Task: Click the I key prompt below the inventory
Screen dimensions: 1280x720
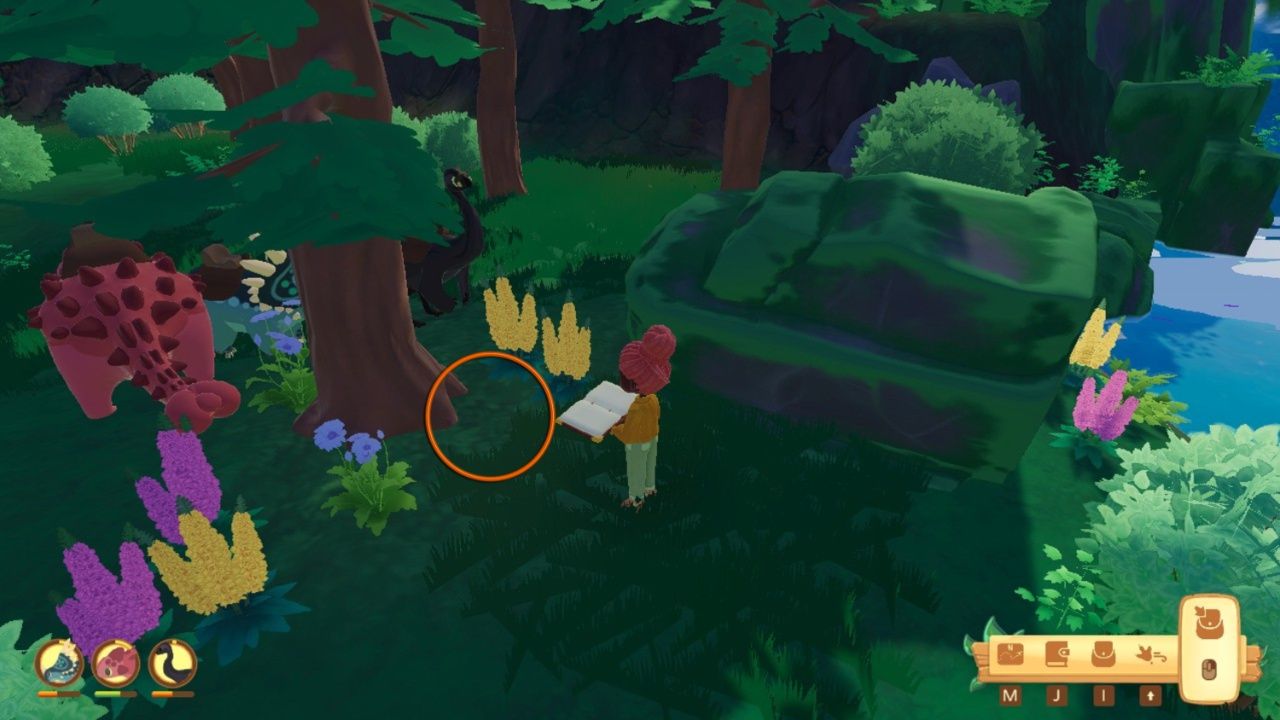Action: (1102, 693)
